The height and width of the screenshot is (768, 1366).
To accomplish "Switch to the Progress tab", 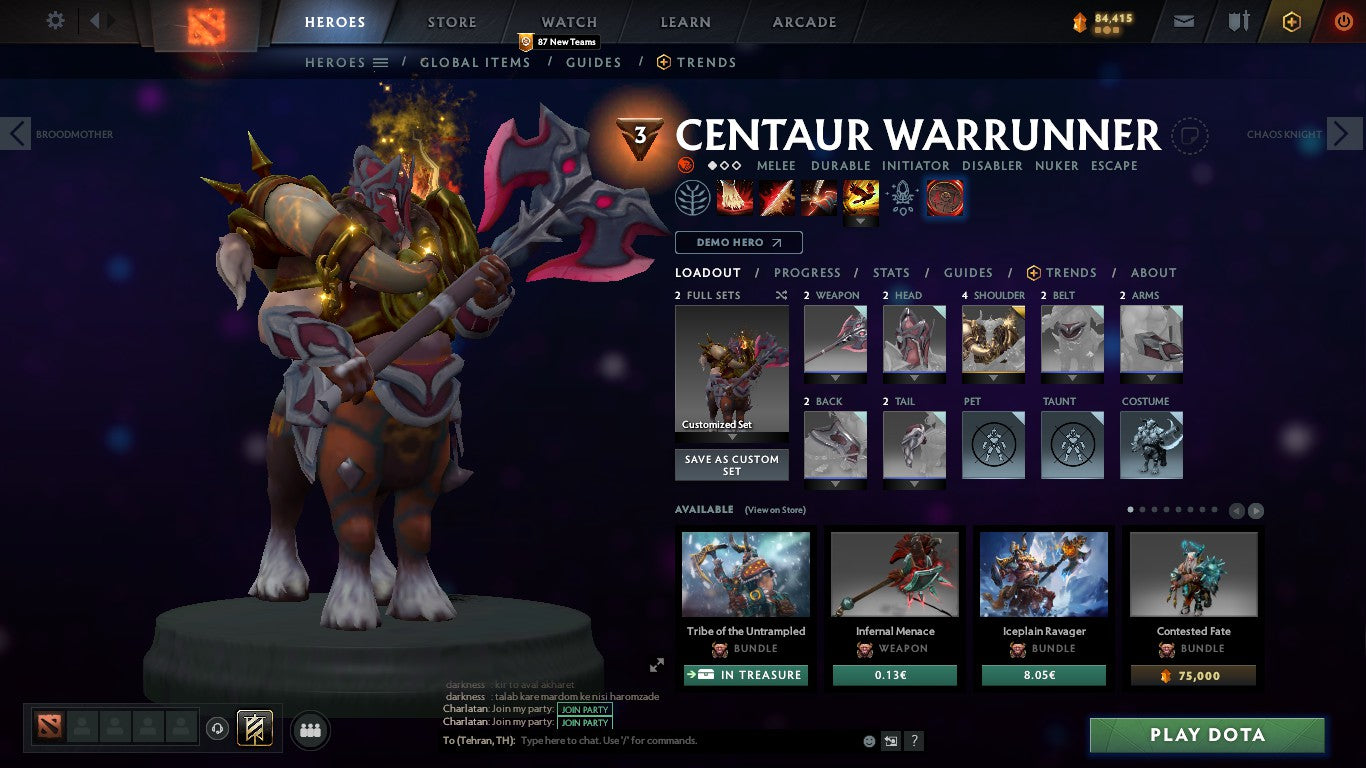I will click(808, 272).
